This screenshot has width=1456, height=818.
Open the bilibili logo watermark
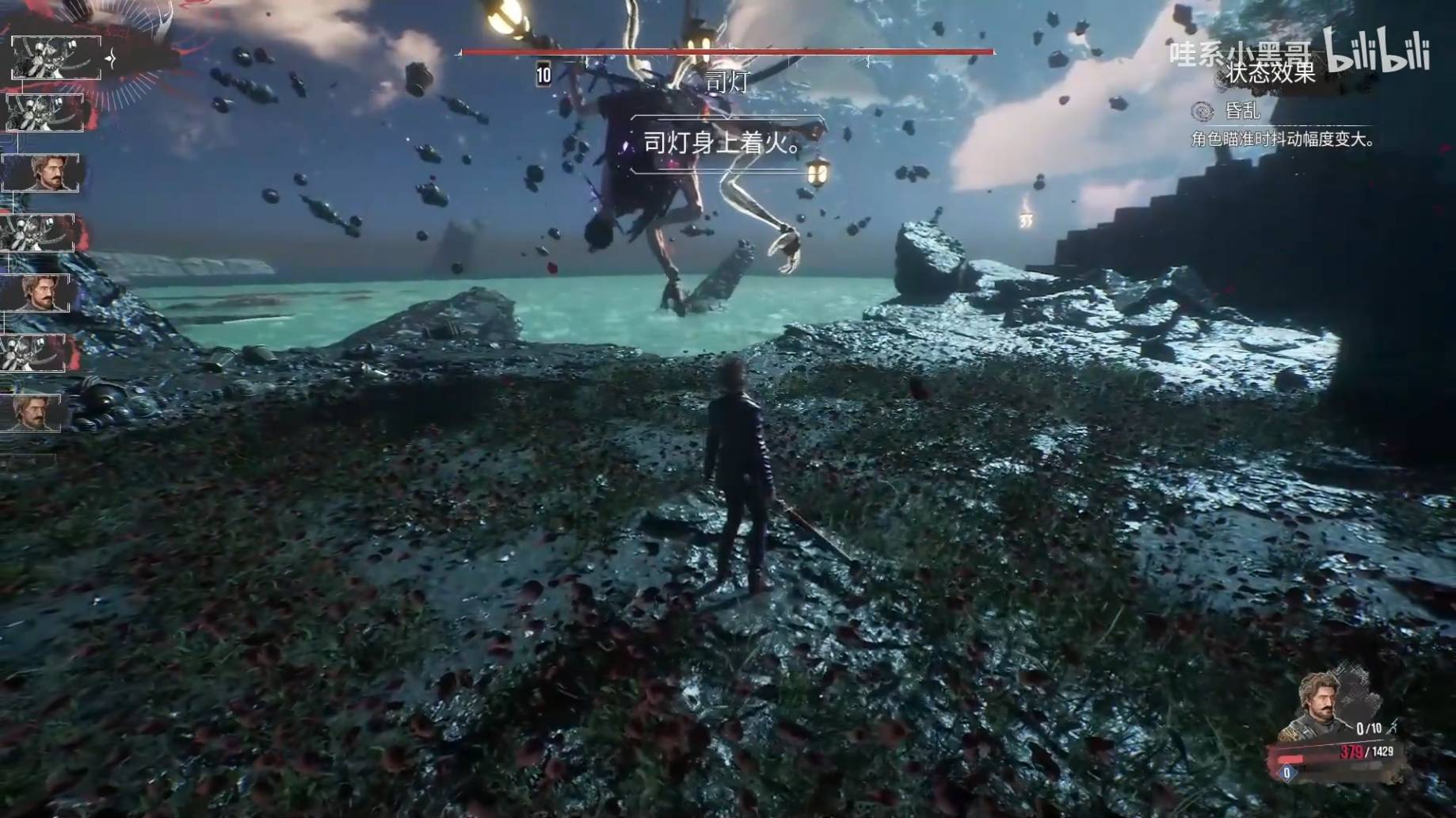tap(1378, 49)
